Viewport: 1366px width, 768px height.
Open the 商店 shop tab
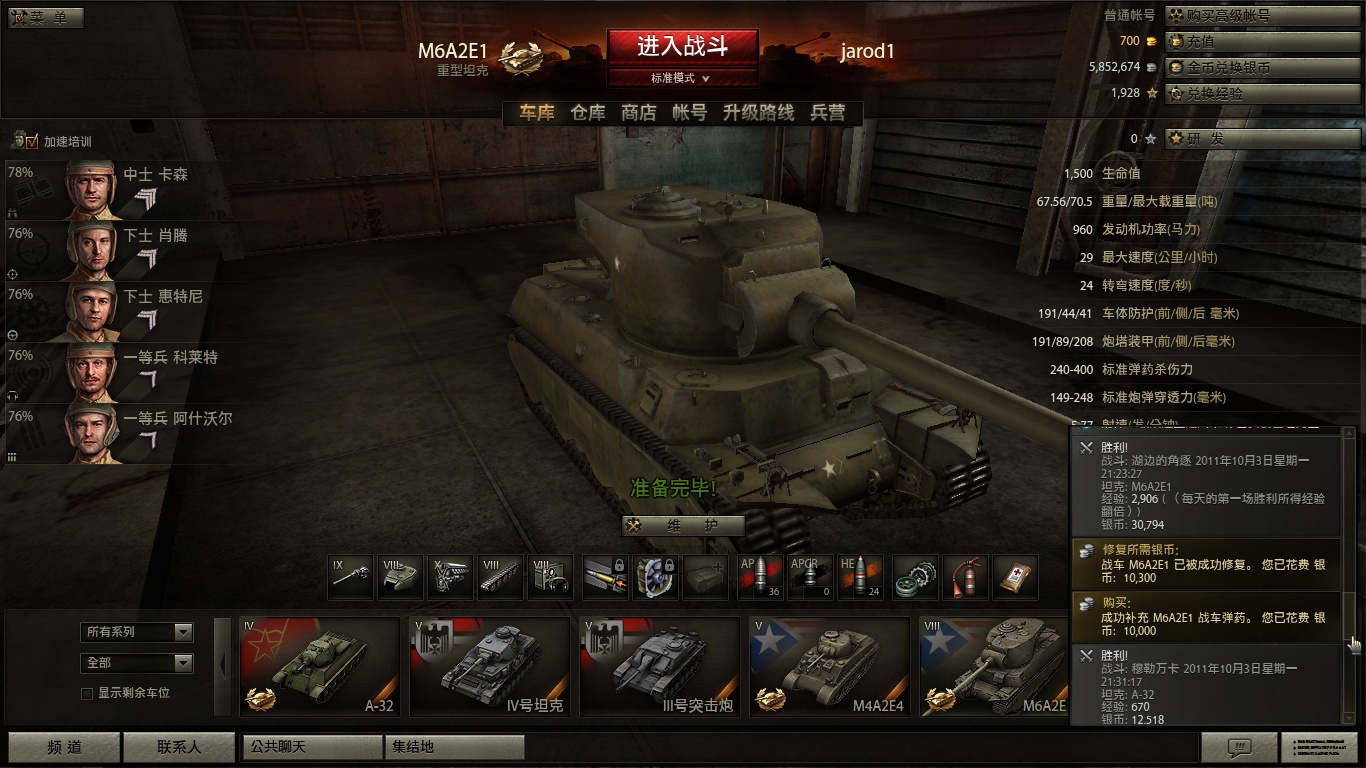coord(638,113)
